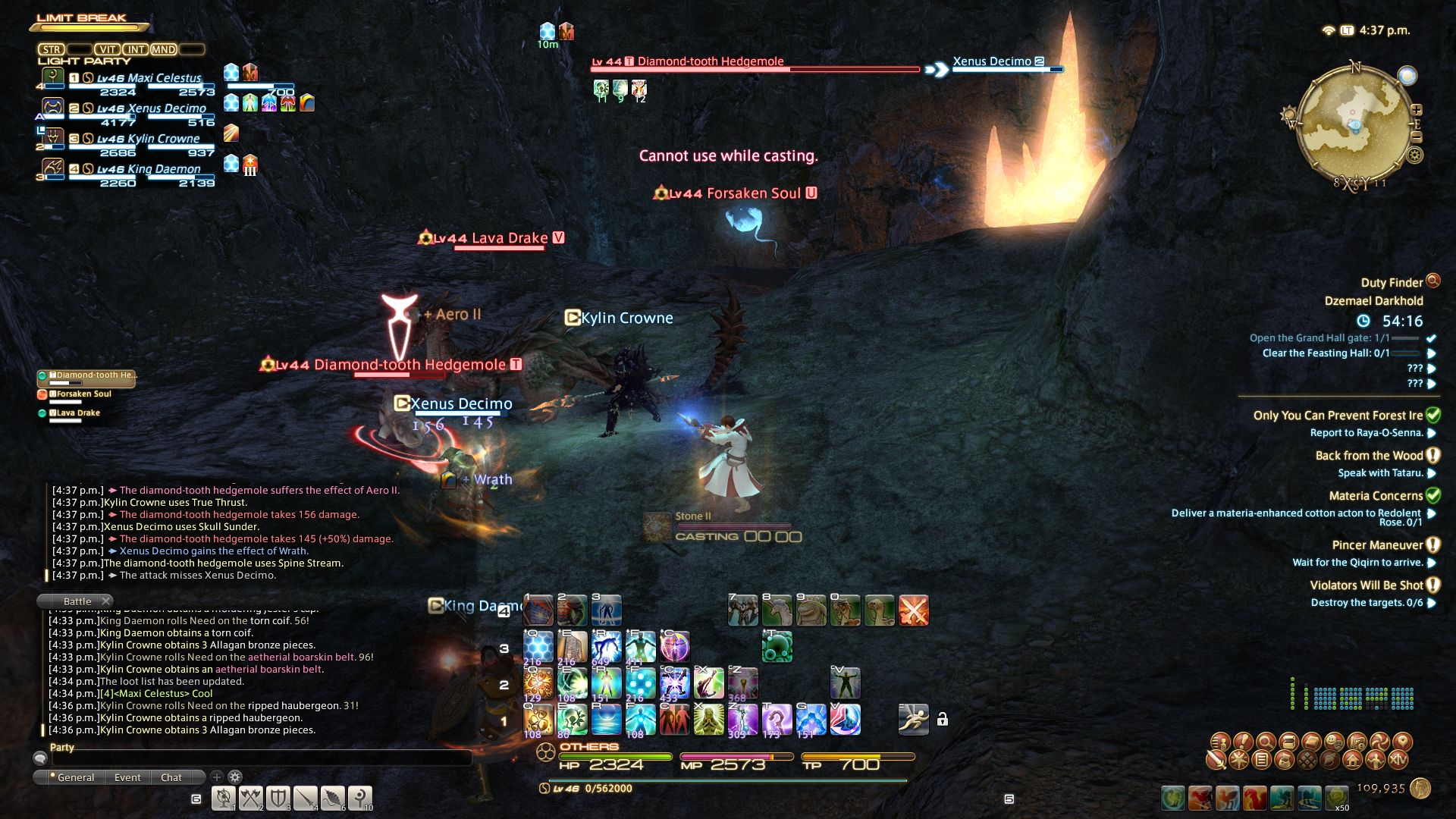1456x819 pixels.
Task: Zoom in the minimap with plus button
Action: 1416,110
